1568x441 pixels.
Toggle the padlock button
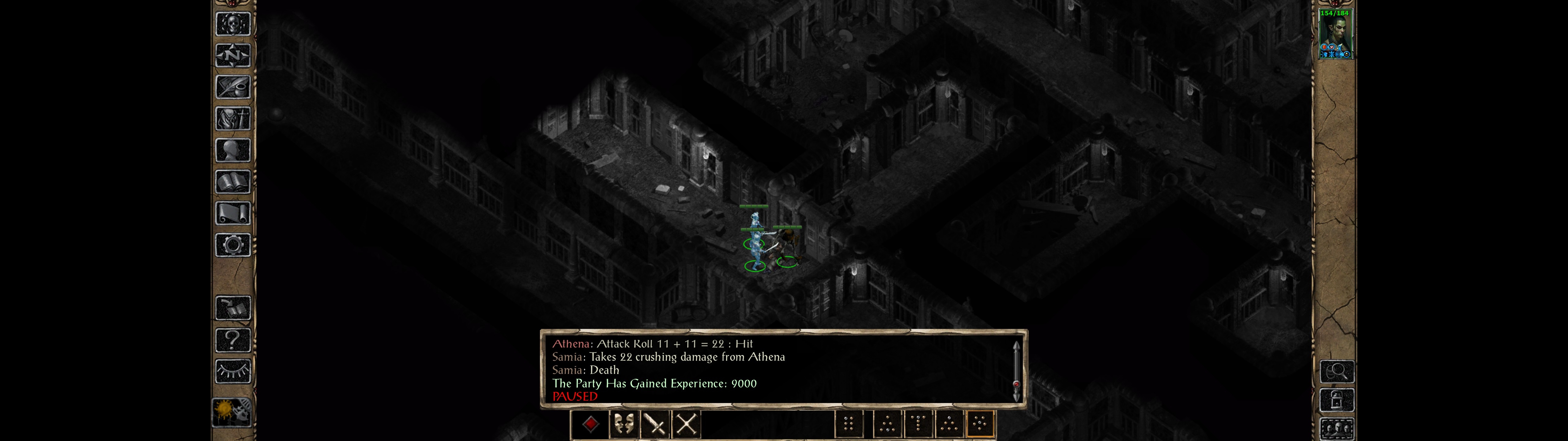click(1336, 400)
